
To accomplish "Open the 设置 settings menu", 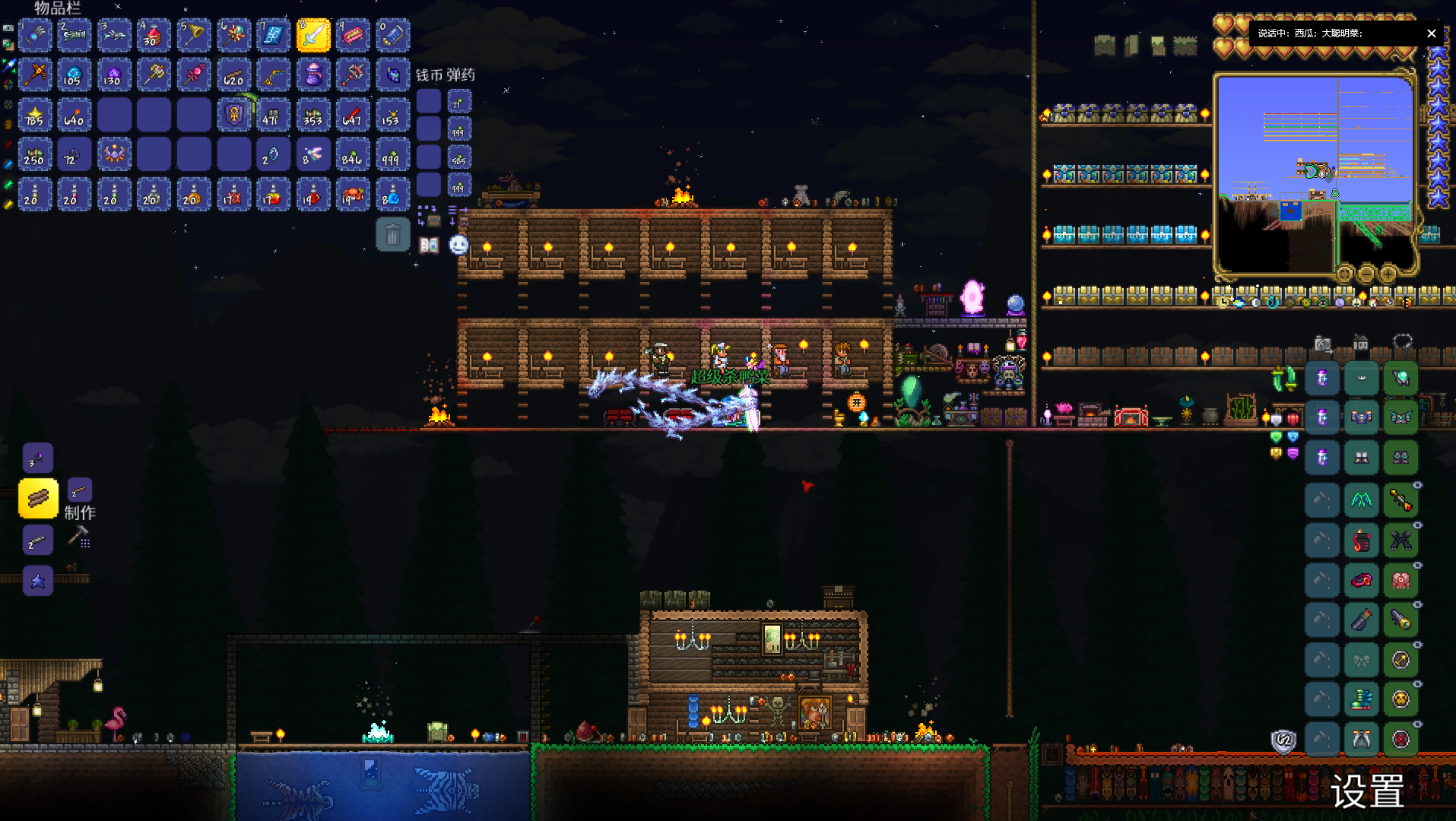I will pyautogui.click(x=1367, y=791).
